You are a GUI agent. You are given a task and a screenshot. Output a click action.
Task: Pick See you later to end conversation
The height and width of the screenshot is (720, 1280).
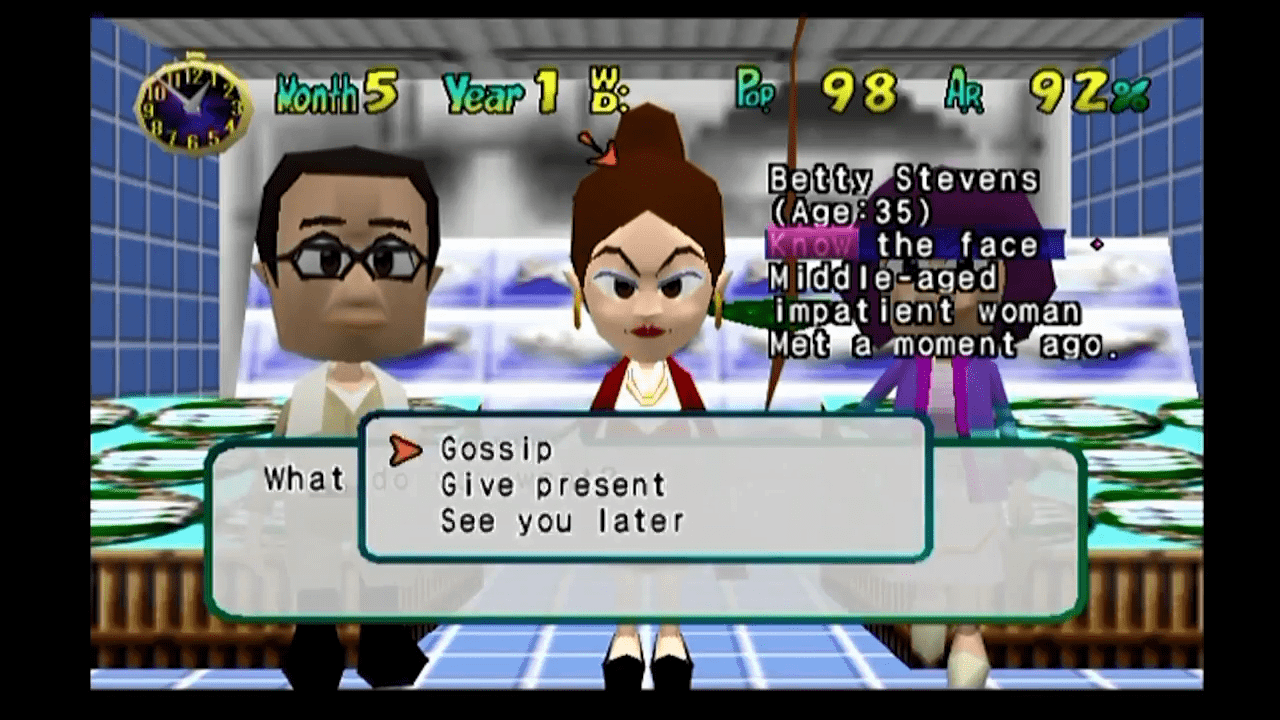[562, 521]
